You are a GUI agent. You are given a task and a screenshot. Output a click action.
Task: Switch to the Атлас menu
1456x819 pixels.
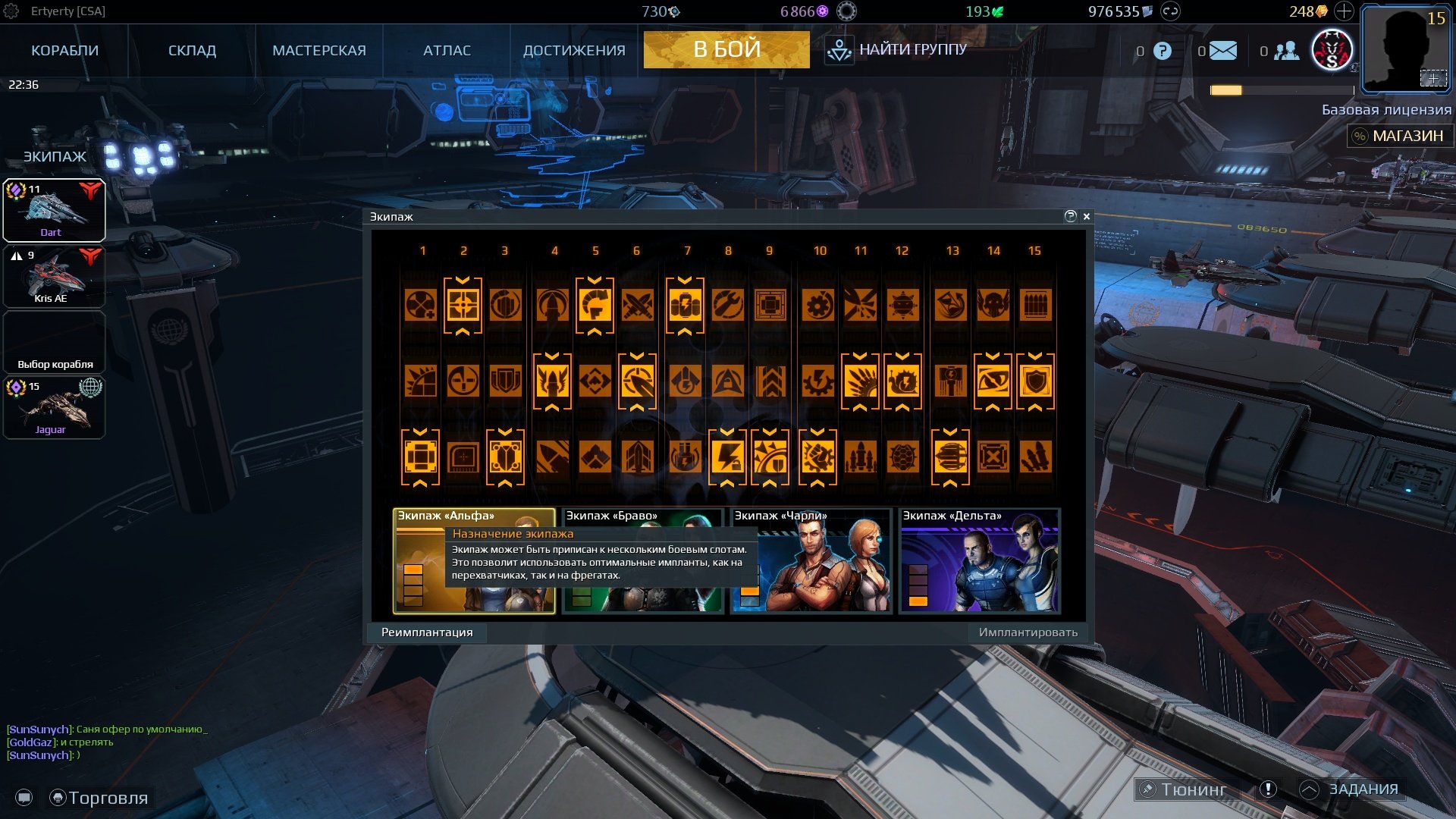[447, 50]
